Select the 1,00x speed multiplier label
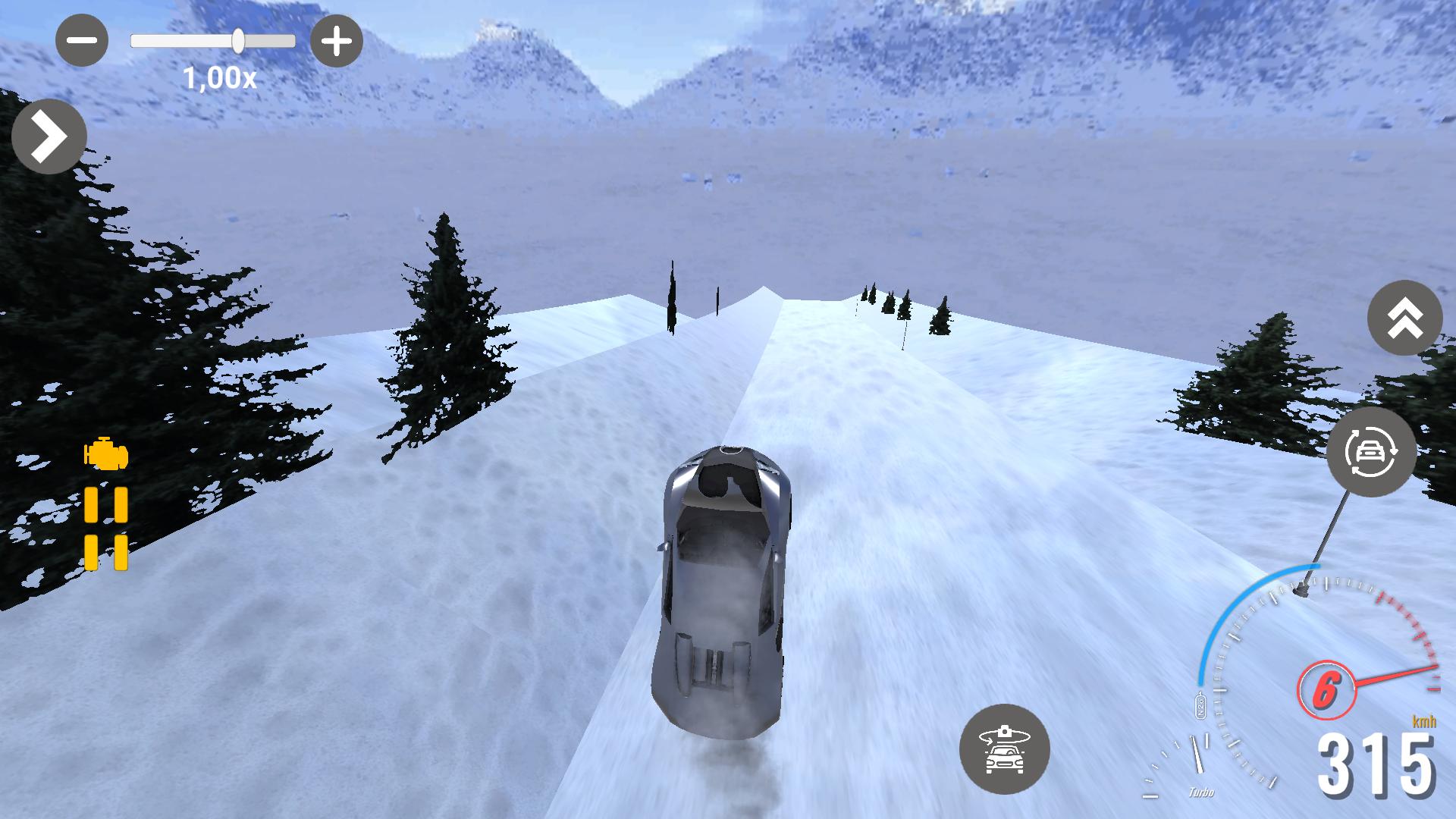This screenshot has height=819, width=1456. tap(219, 76)
